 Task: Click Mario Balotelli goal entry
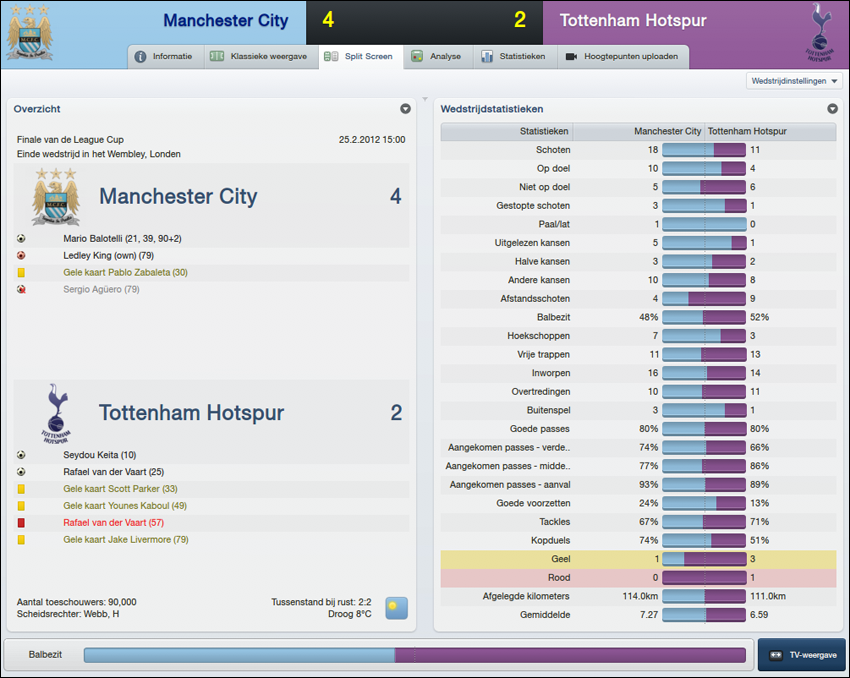(122, 239)
